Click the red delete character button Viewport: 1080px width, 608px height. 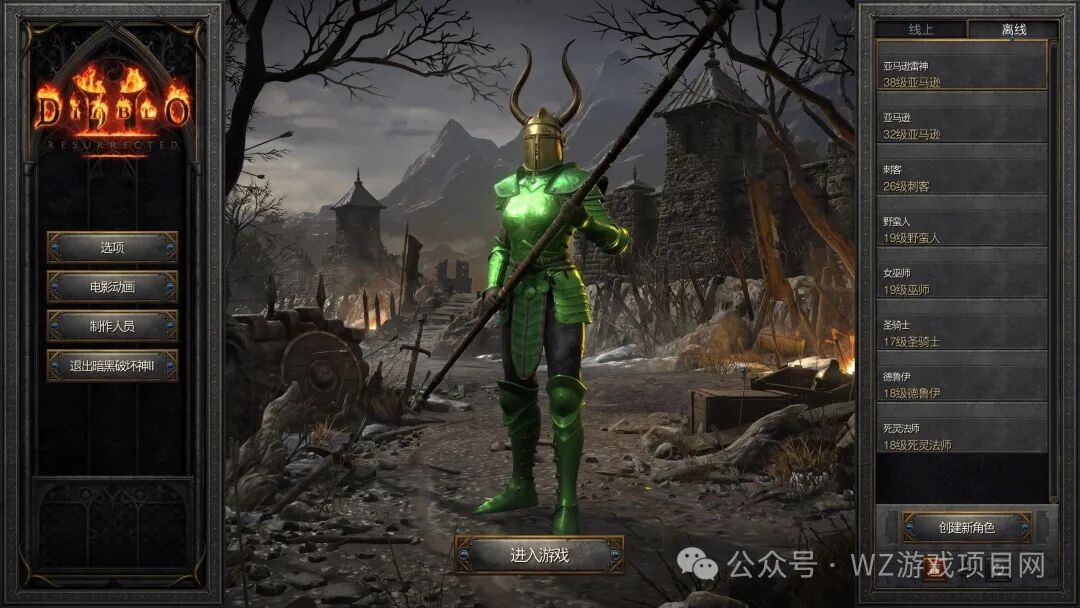pos(935,568)
